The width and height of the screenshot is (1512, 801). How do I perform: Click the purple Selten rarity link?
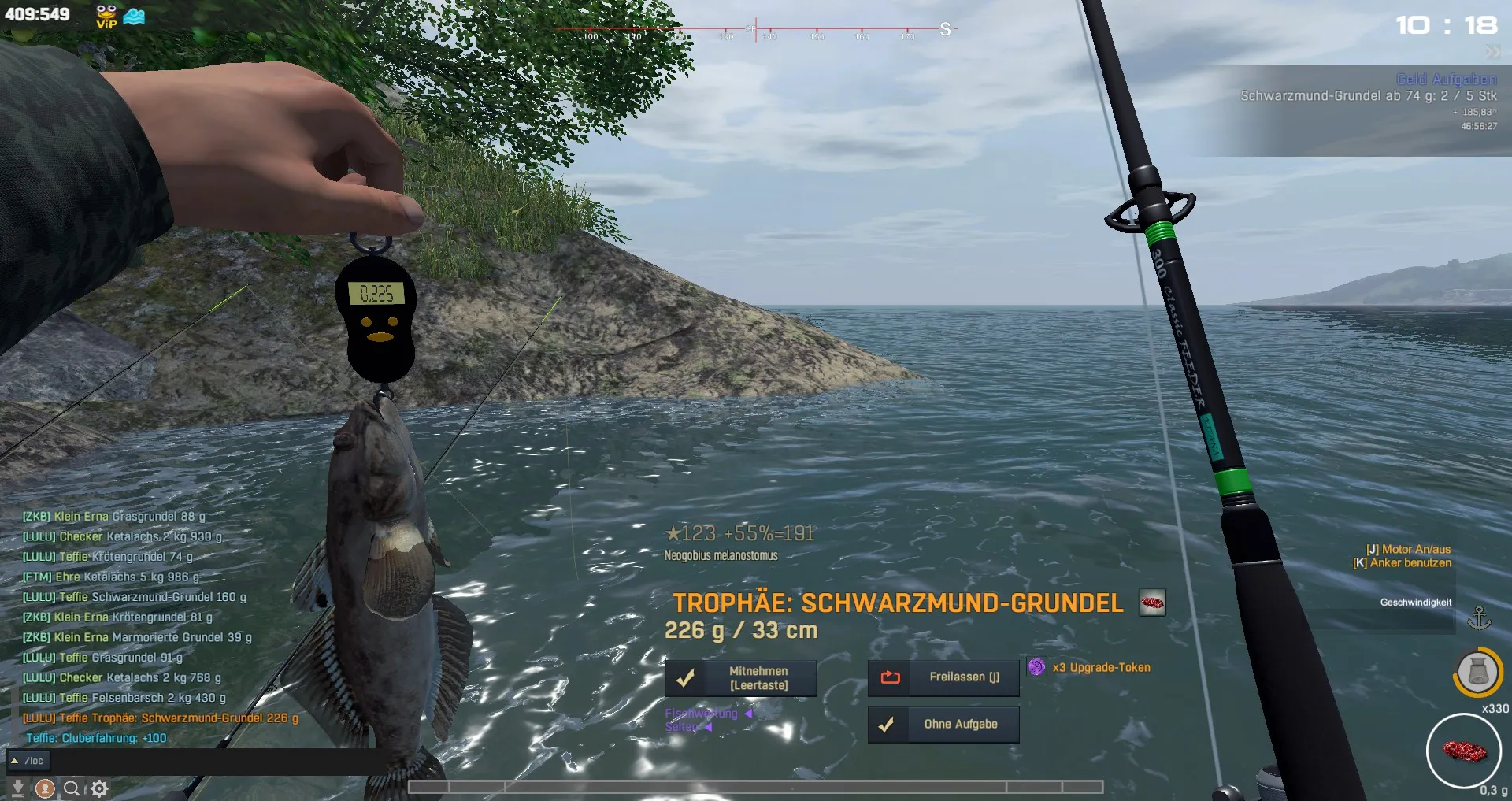(682, 727)
